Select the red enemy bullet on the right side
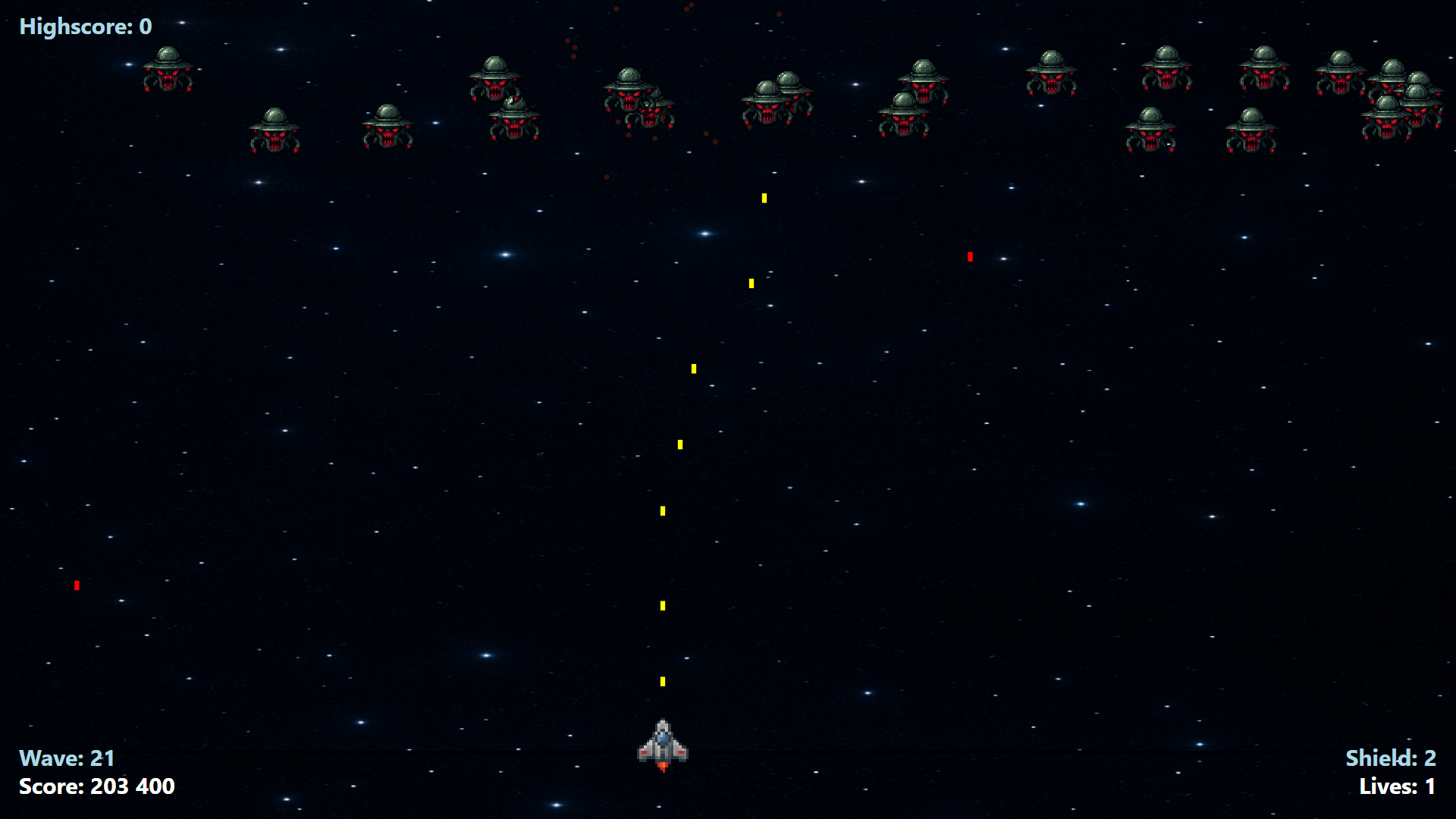1456x819 pixels. [x=971, y=256]
